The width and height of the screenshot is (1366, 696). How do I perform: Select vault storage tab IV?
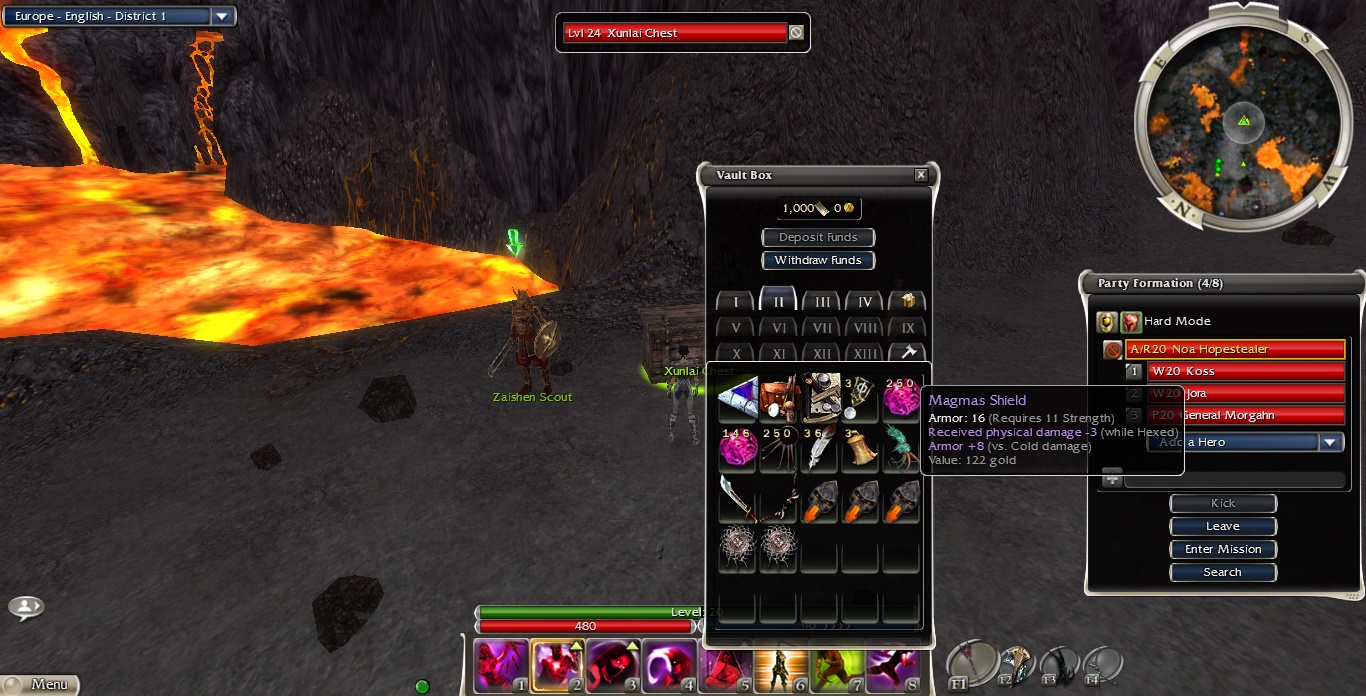pos(865,302)
